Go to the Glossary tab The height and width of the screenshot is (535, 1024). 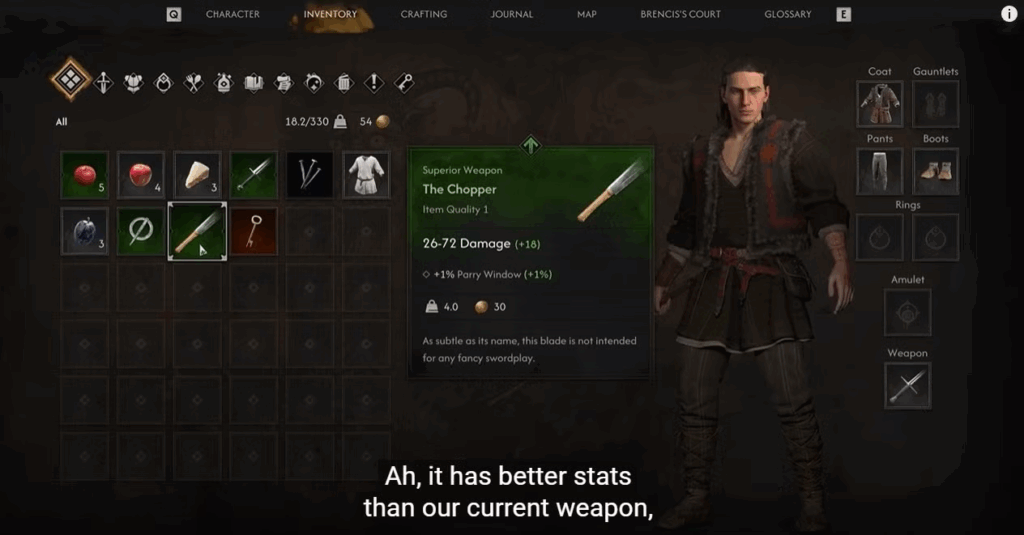point(788,14)
